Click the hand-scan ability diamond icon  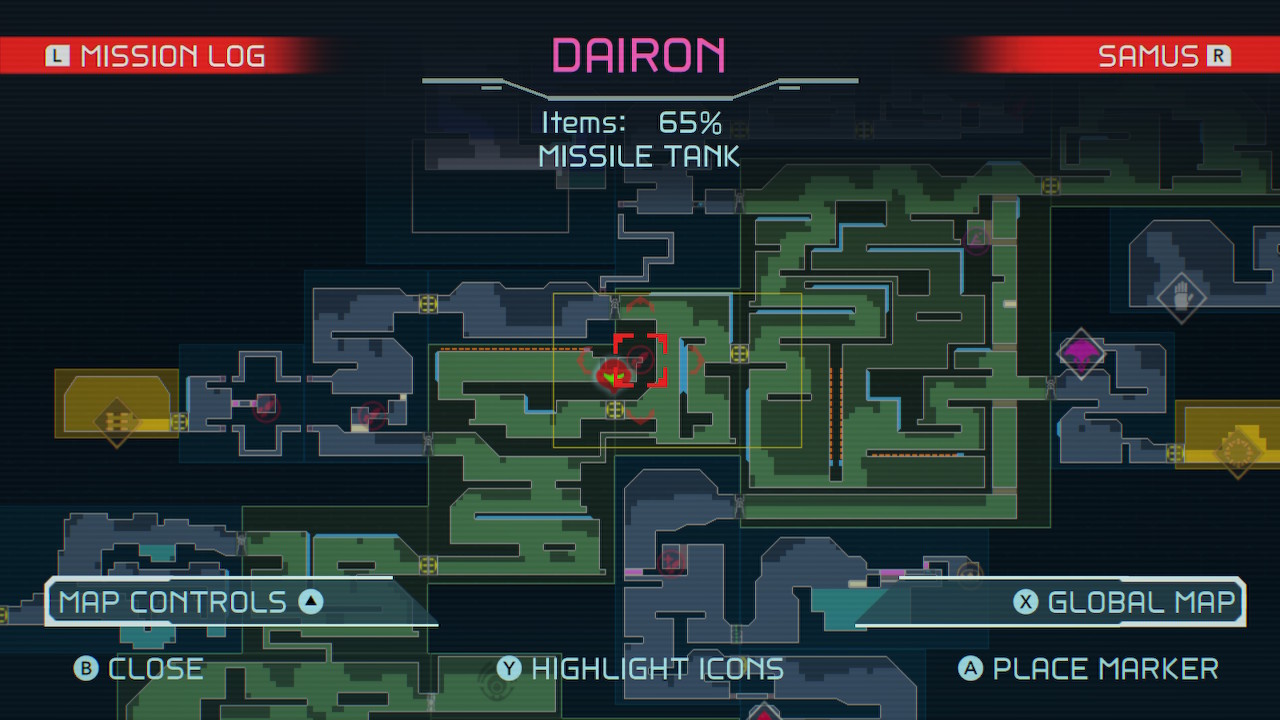1182,296
